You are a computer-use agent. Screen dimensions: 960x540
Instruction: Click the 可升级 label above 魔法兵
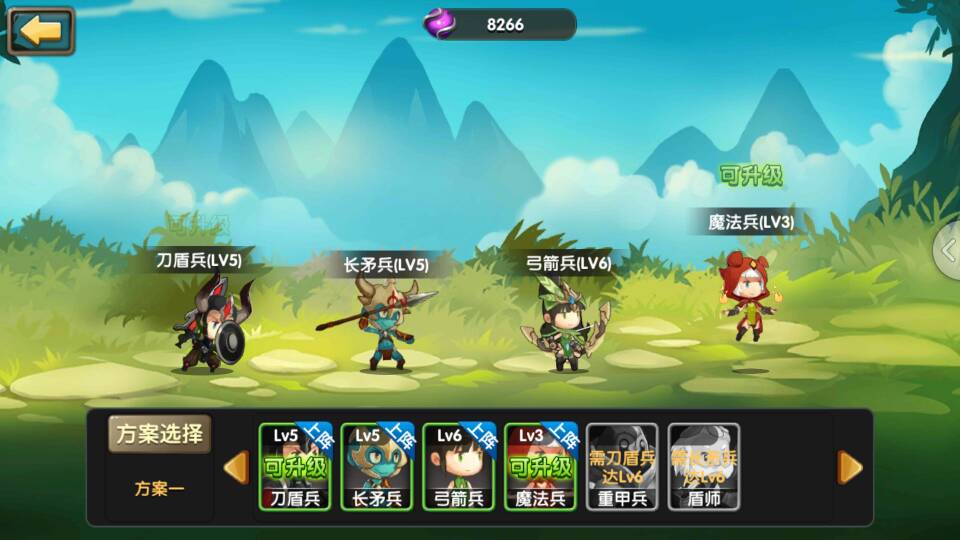pos(751,176)
